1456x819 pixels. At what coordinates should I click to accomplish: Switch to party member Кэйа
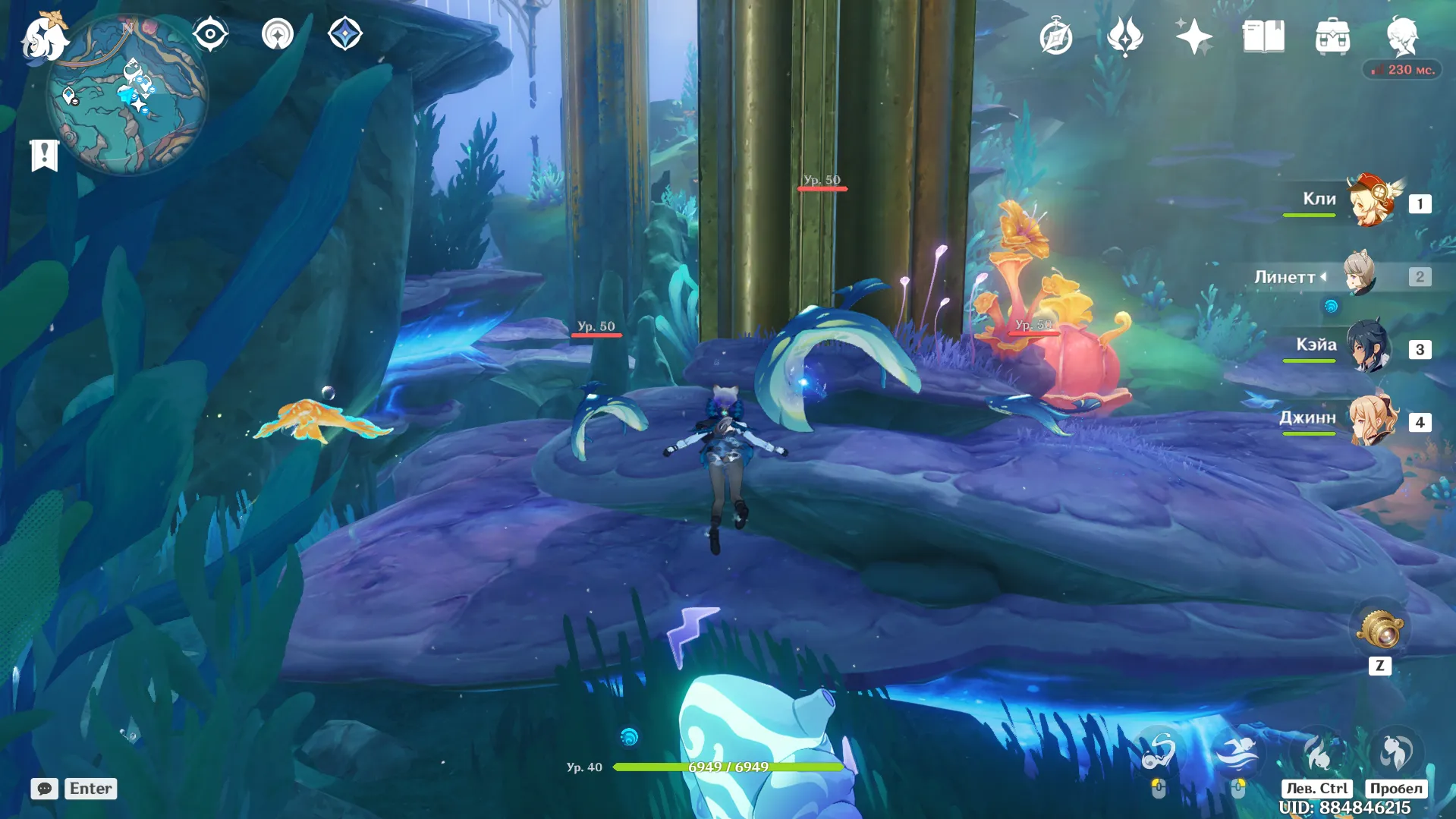point(1369,348)
